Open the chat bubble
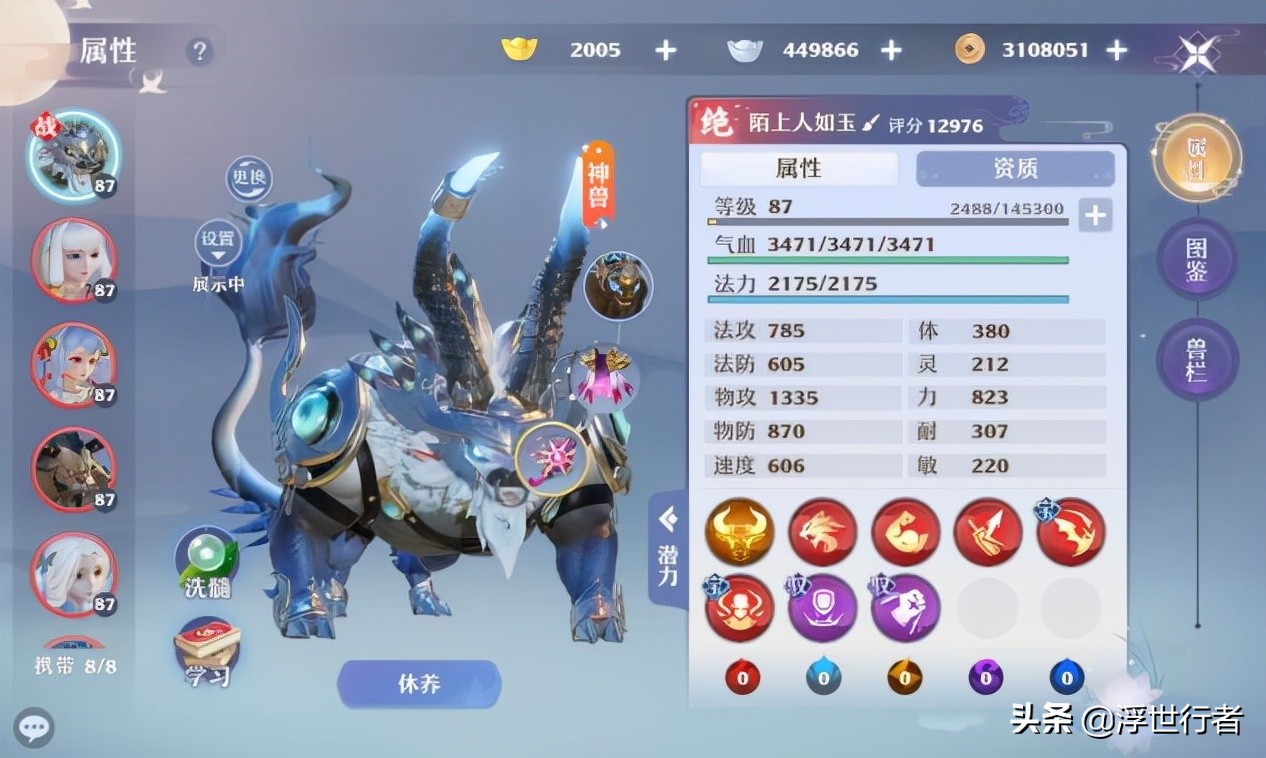The width and height of the screenshot is (1266, 758). (33, 727)
